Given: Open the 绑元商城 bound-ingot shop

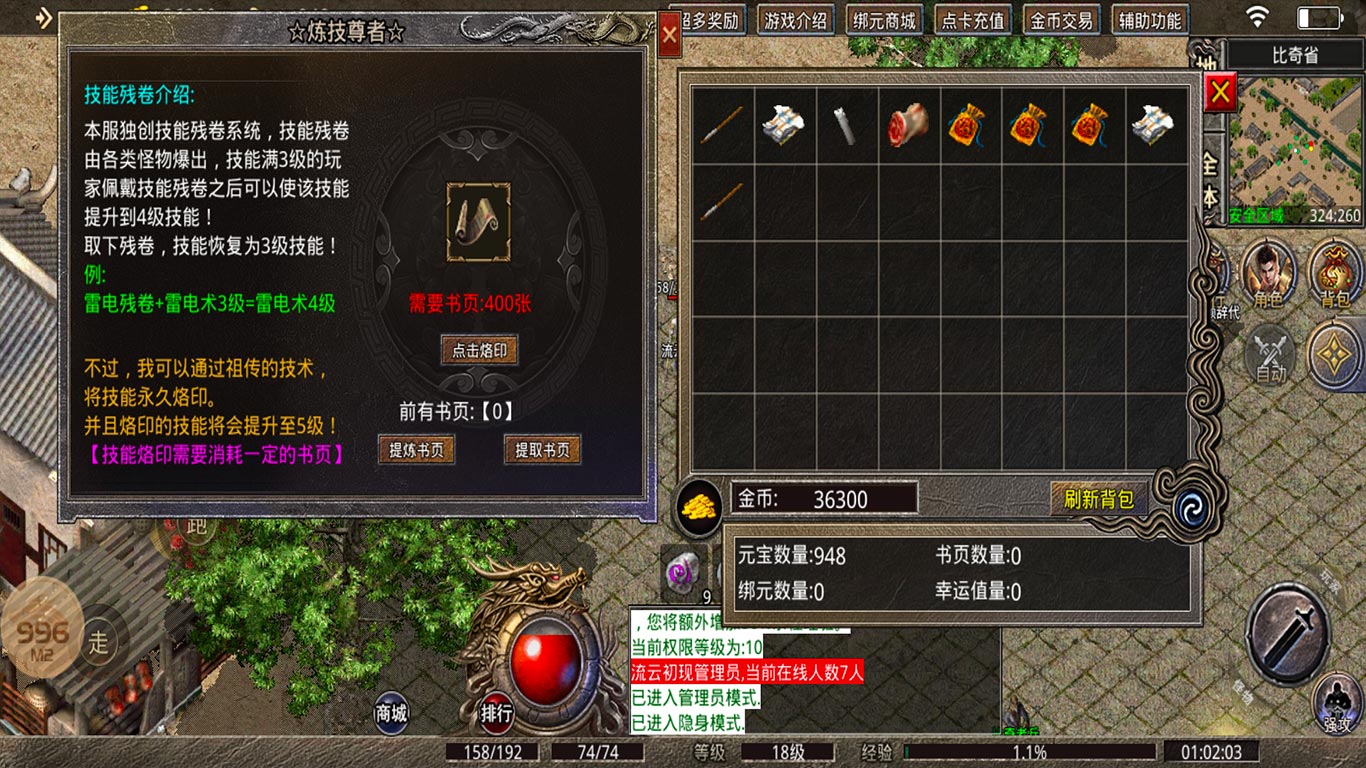Looking at the screenshot, I should point(884,20).
